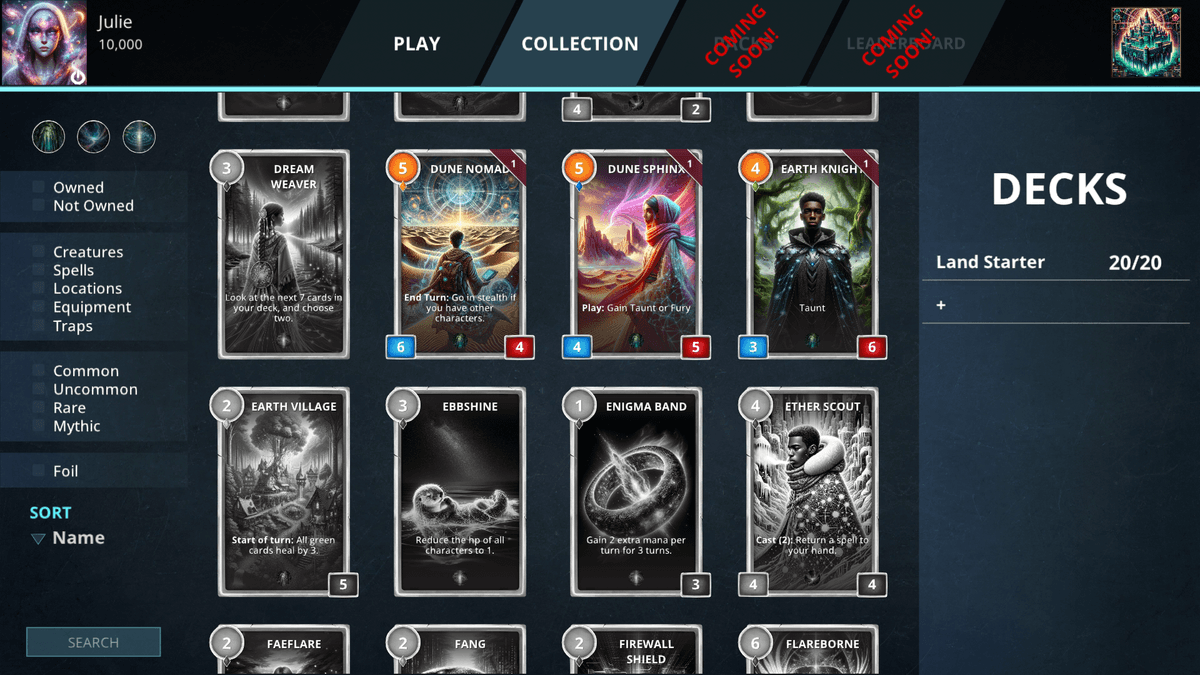Enable the Foil filter checkbox
Image resolution: width=1200 pixels, height=675 pixels.
[39, 471]
